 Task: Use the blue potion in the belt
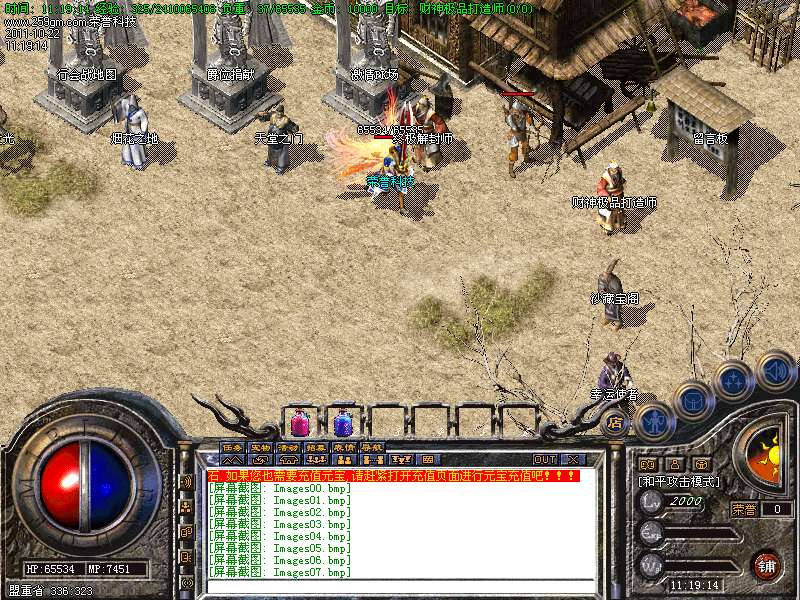pos(343,422)
